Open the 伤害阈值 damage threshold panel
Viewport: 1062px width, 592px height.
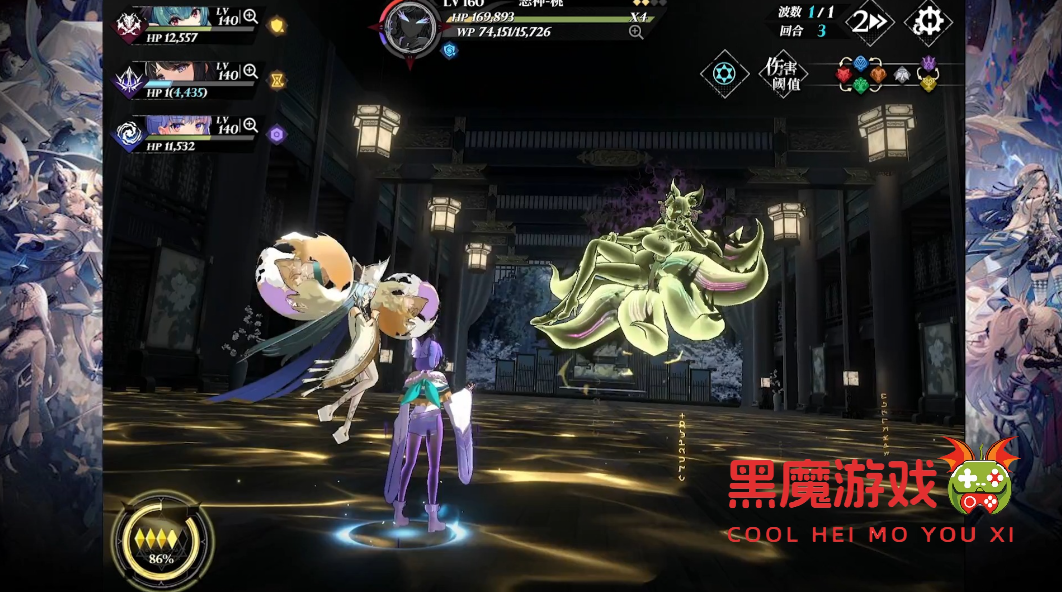780,74
